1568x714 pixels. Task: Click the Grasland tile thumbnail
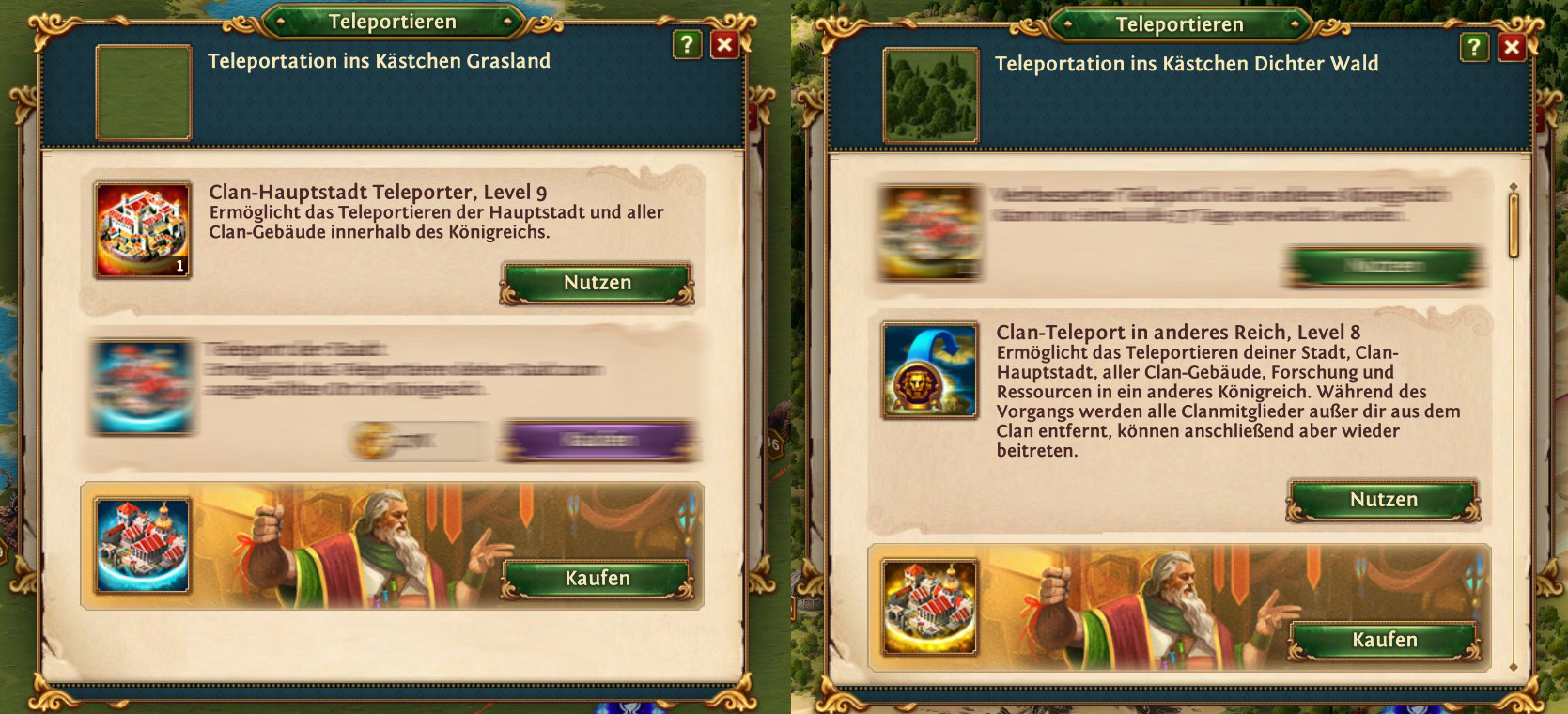(144, 93)
